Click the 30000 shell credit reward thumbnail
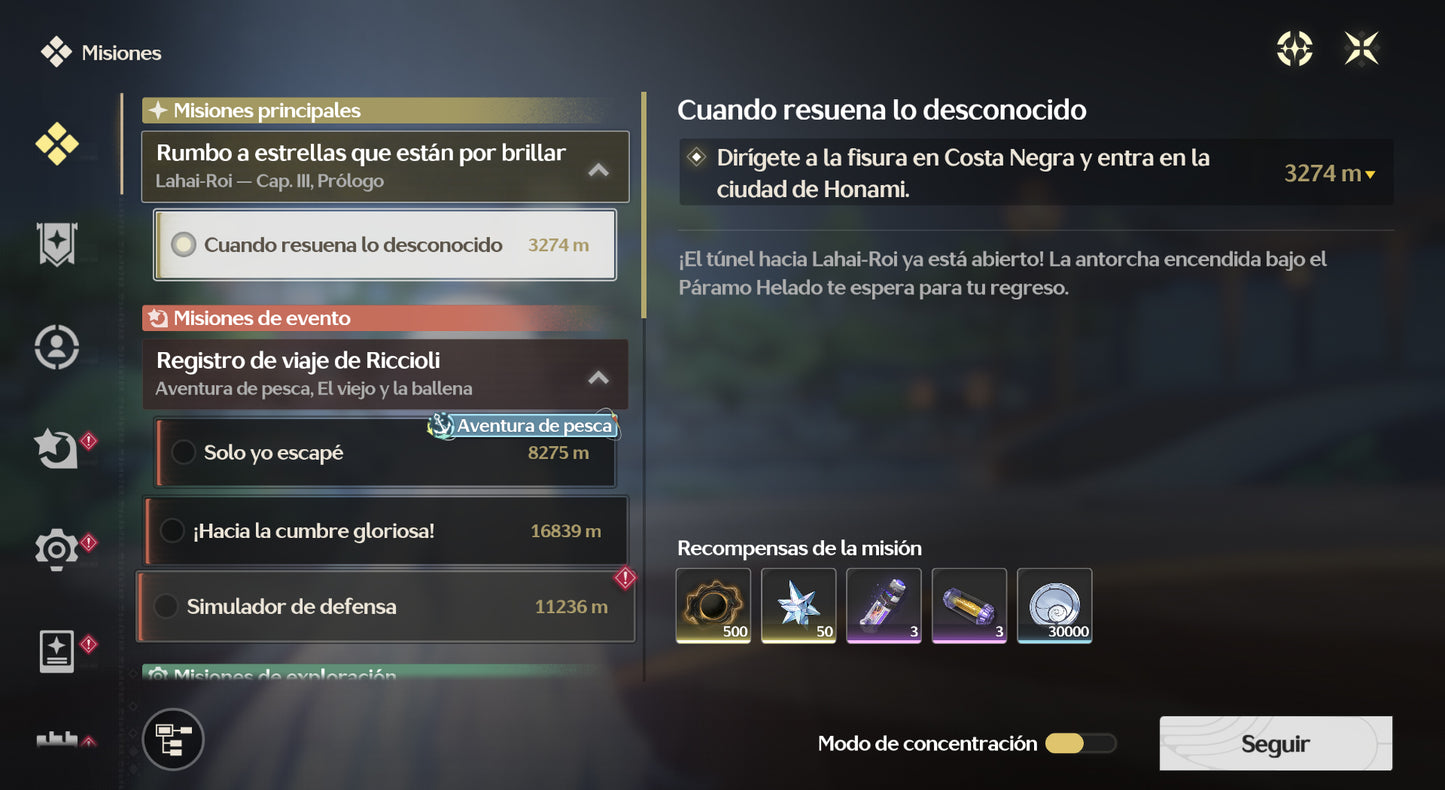This screenshot has height=790, width=1445. pos(1054,605)
